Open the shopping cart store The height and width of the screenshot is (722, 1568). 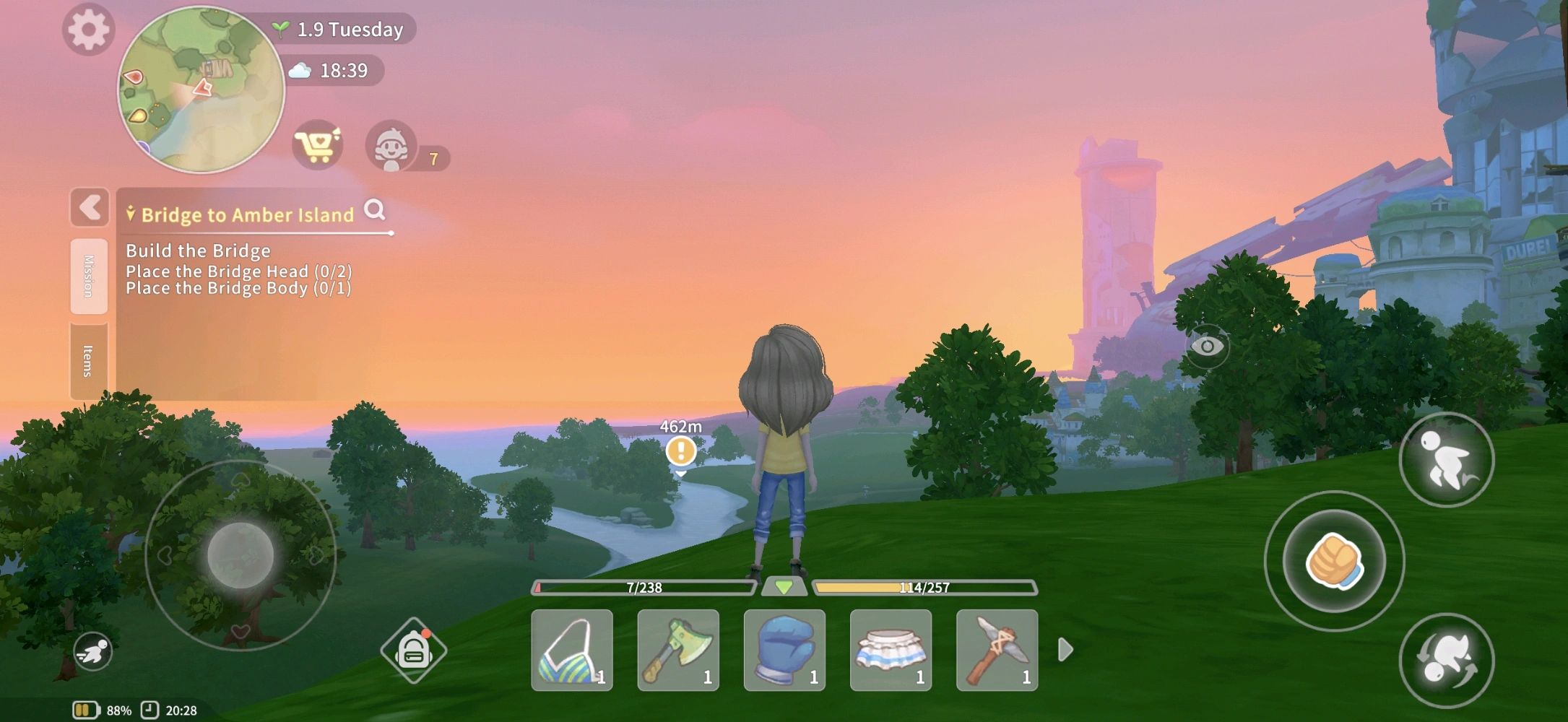pos(318,145)
